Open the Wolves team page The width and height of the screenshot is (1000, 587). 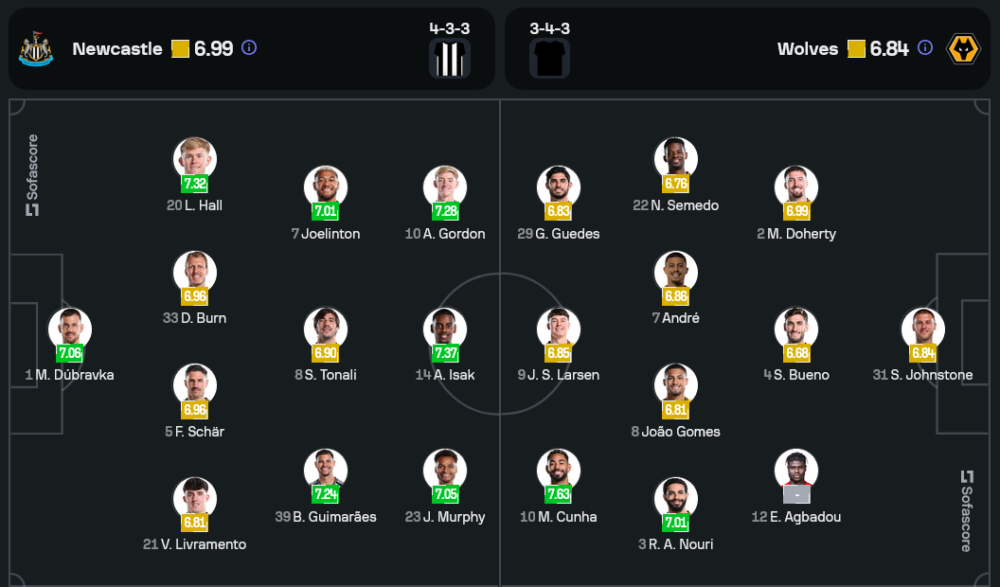click(808, 49)
